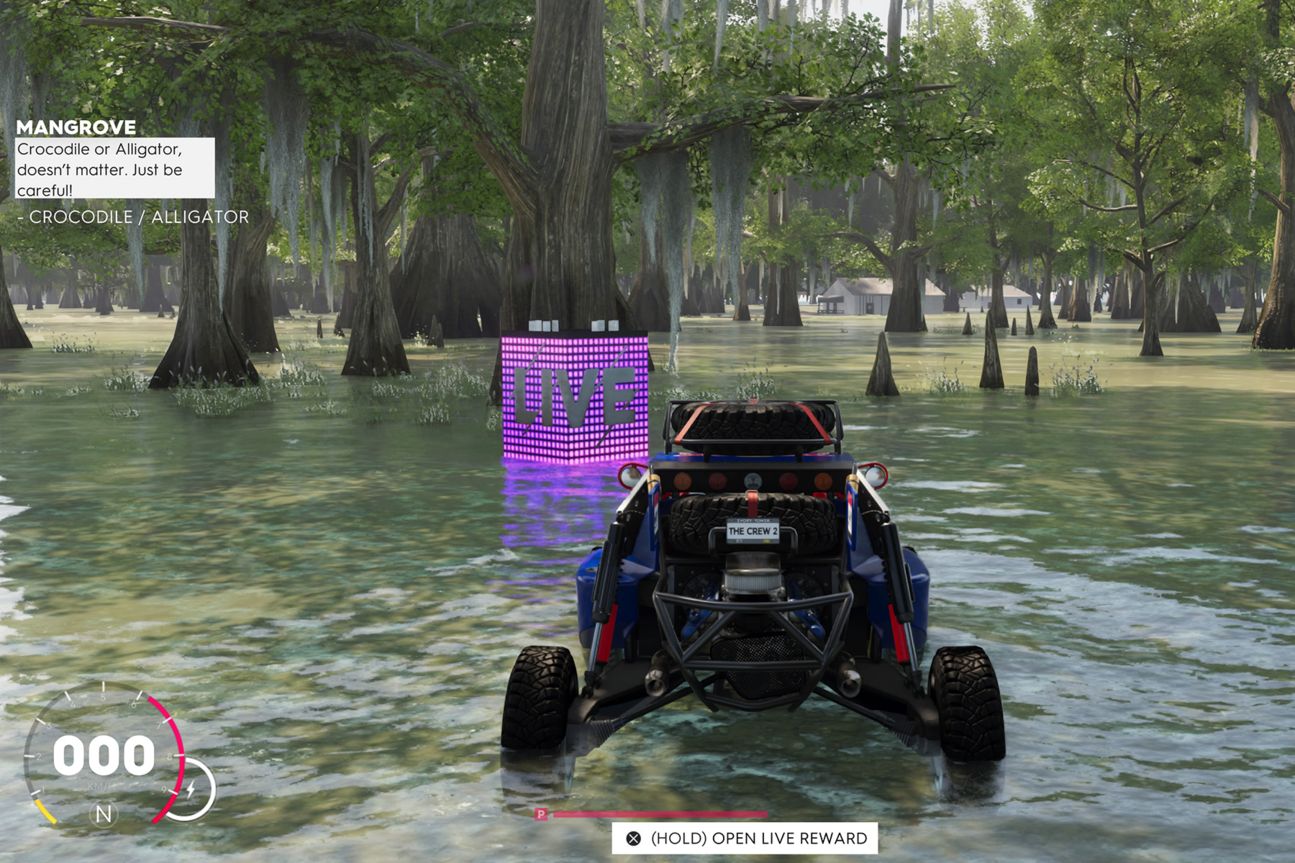Expand the CROCODILE / ALLIGATOR entry
Viewport: 1295px width, 863px height.
pyautogui.click(x=133, y=216)
